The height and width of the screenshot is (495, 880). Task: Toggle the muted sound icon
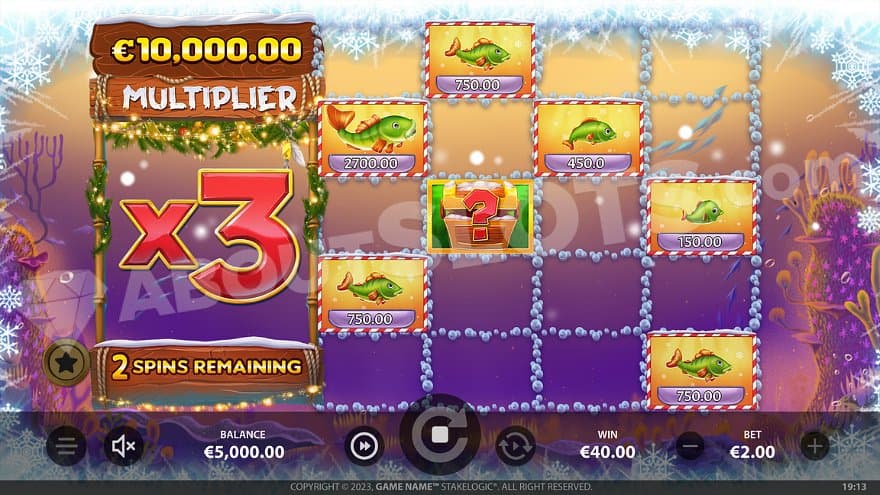[x=124, y=445]
